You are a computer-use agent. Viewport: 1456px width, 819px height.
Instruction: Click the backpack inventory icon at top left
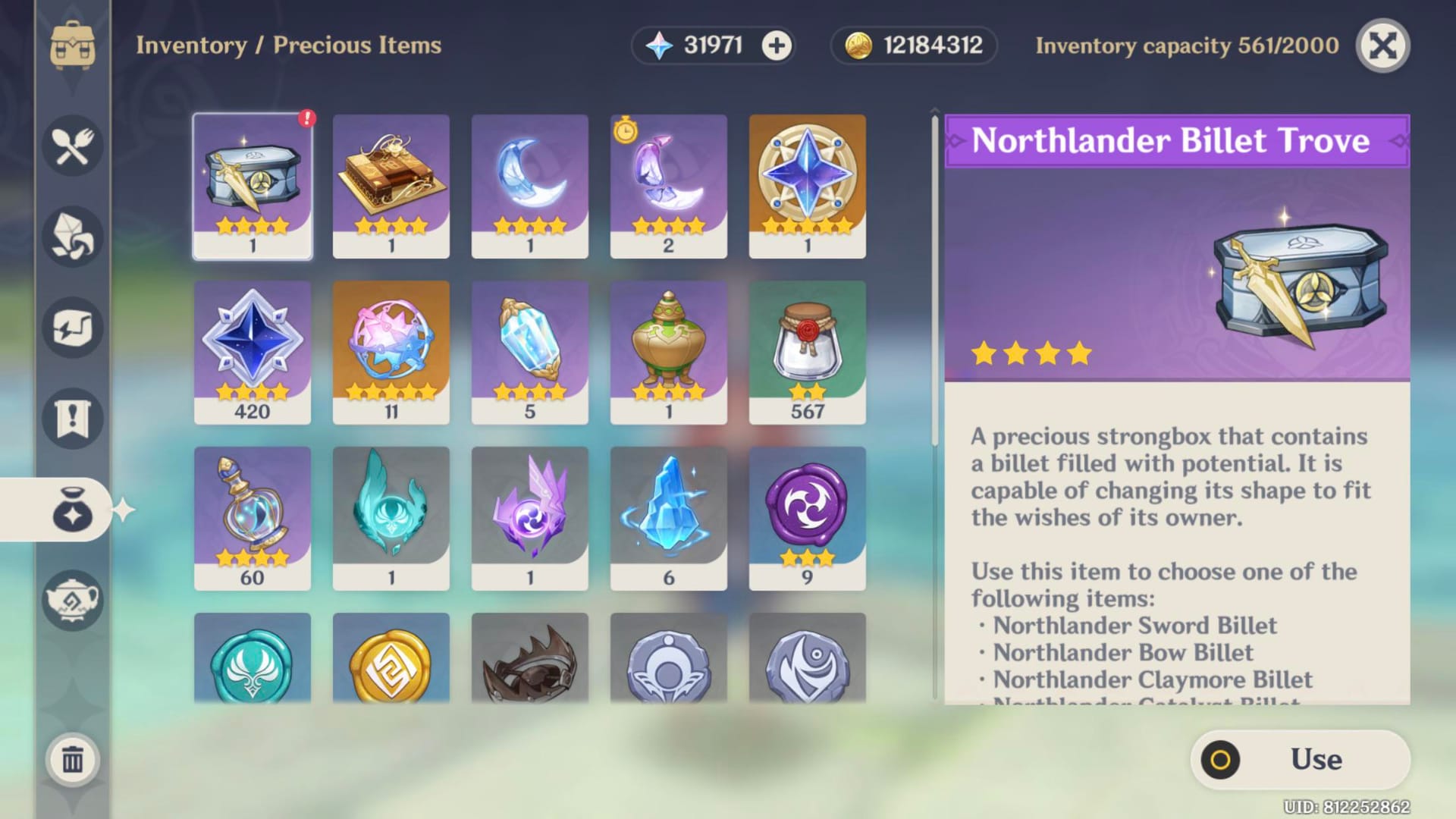pos(72,45)
